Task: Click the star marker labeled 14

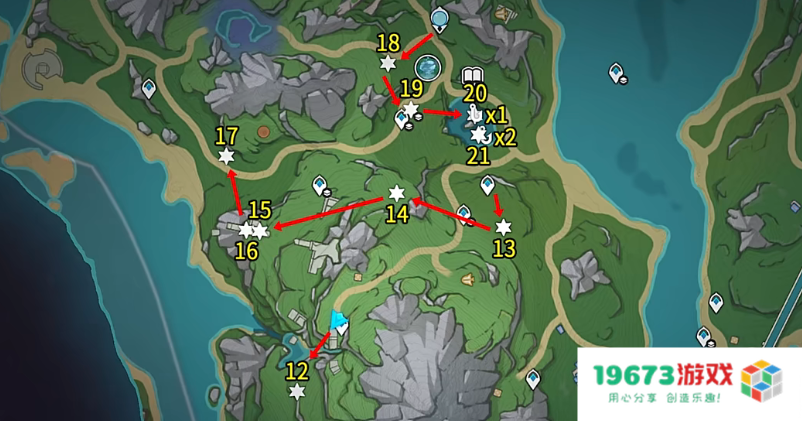Action: pyautogui.click(x=396, y=193)
